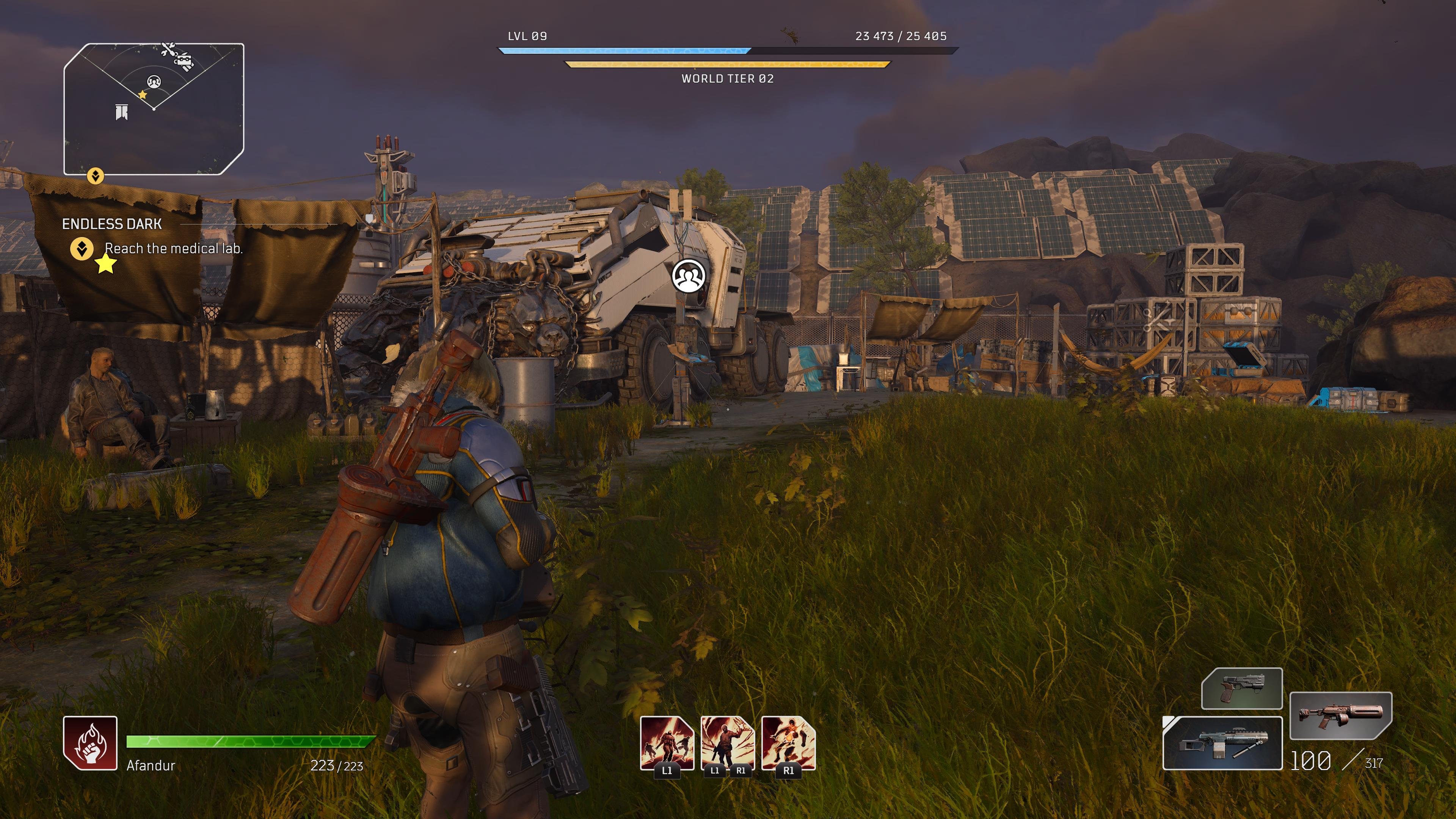The height and width of the screenshot is (819, 1456).
Task: Open the Pyromancer flaming fist class icon
Action: click(91, 743)
